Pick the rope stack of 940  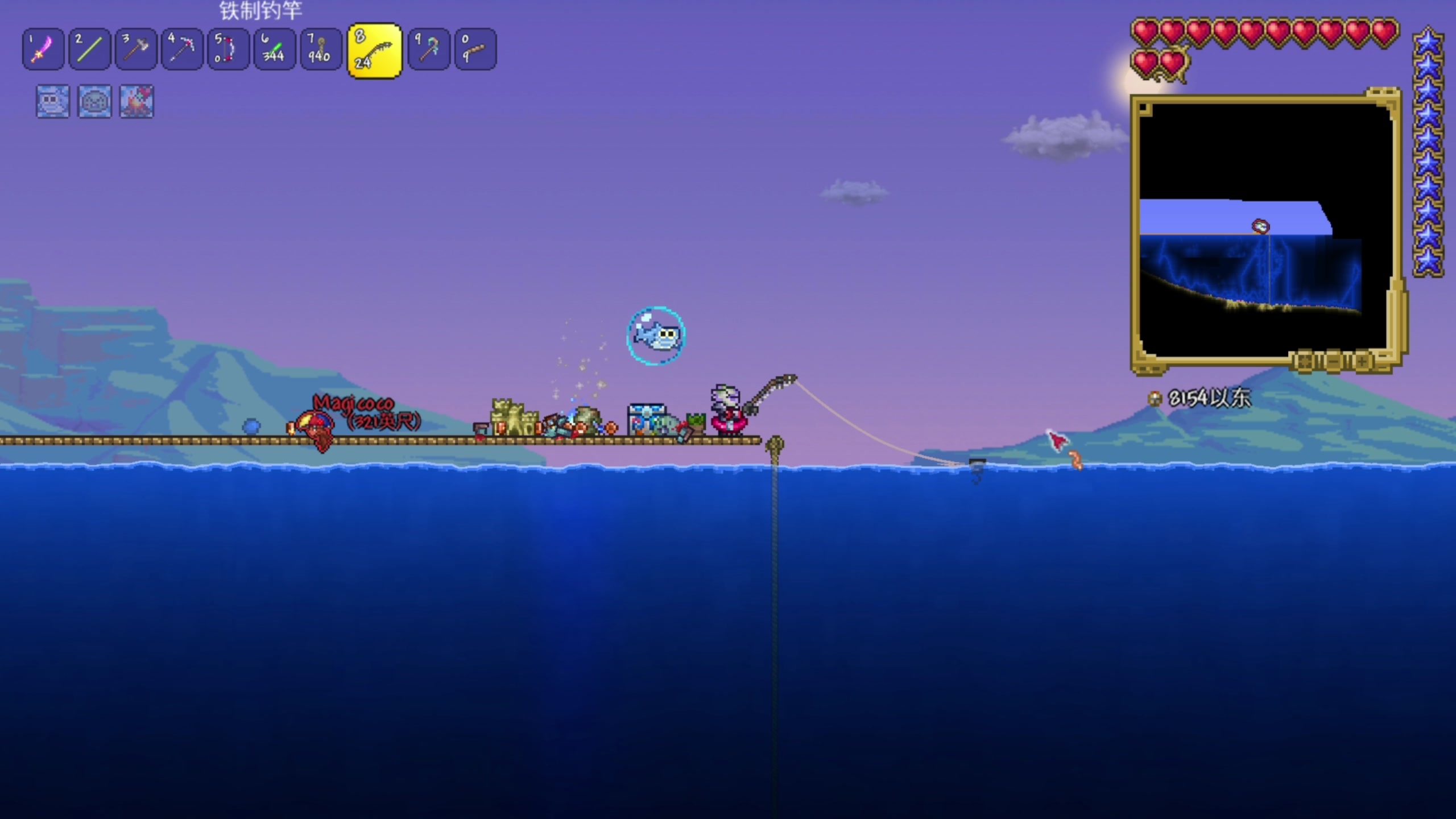320,49
